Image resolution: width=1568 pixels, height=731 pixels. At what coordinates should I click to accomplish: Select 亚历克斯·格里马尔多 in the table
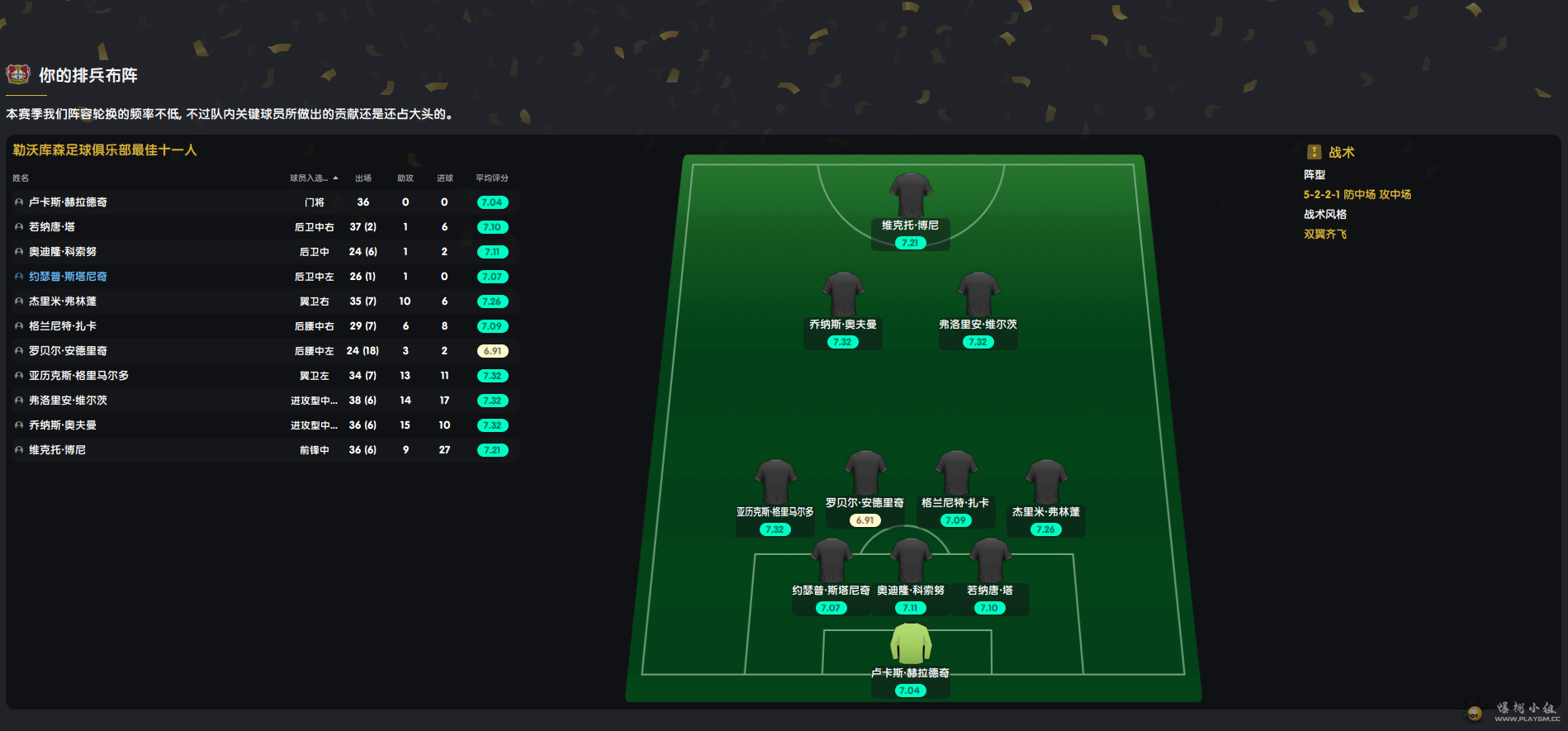tap(78, 376)
